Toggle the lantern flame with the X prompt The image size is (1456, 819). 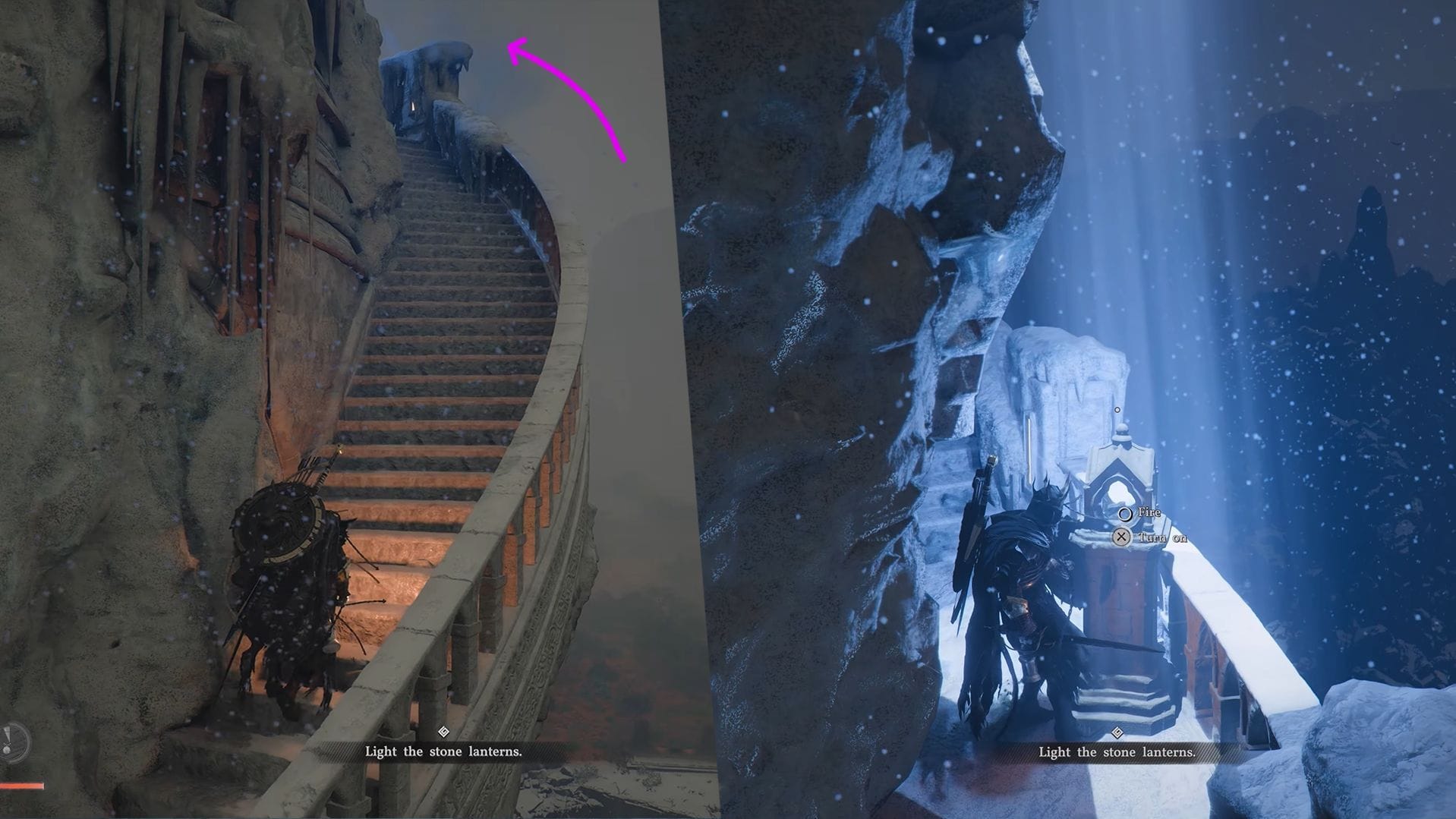point(1122,537)
